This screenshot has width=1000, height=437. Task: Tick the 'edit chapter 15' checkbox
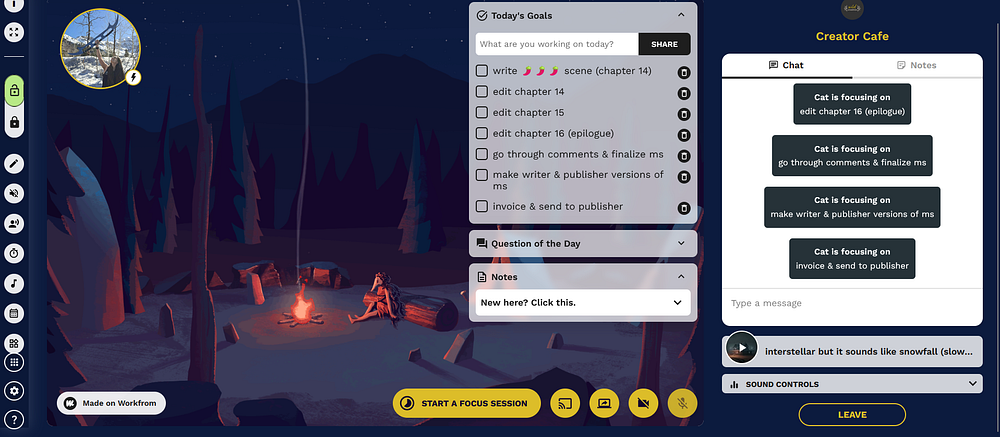click(x=482, y=113)
